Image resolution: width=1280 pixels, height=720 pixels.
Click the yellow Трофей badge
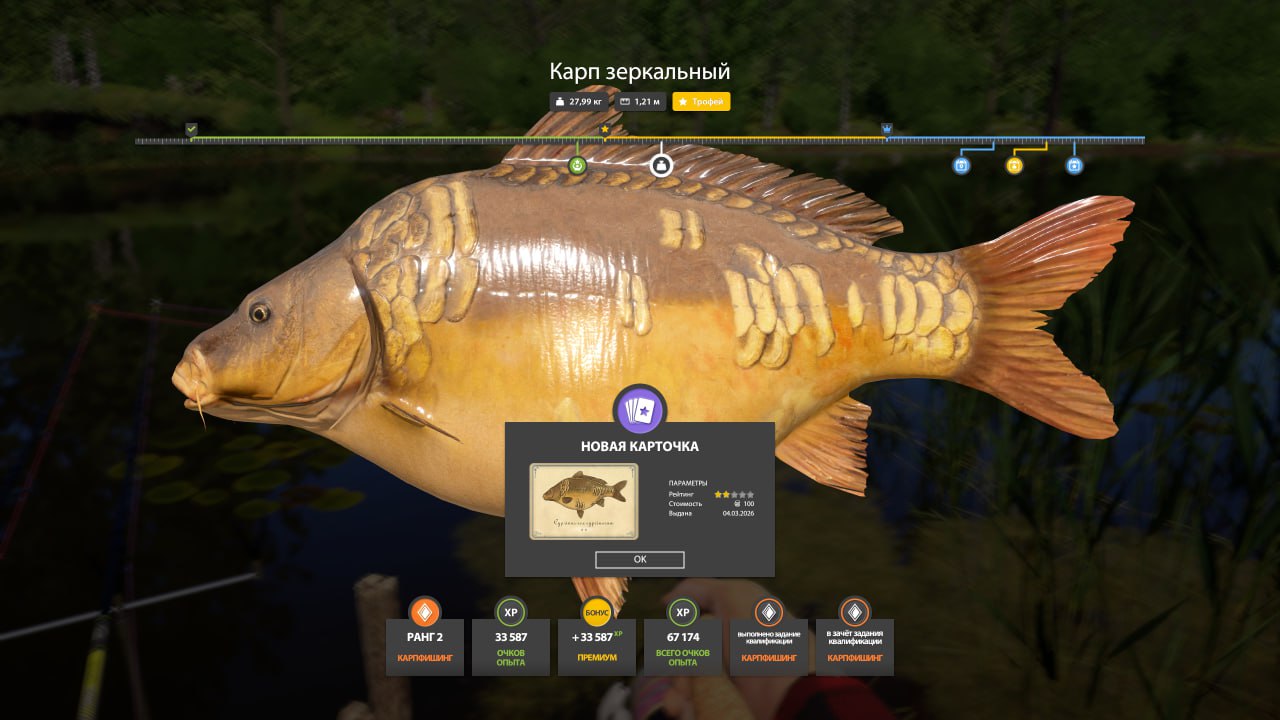click(701, 102)
